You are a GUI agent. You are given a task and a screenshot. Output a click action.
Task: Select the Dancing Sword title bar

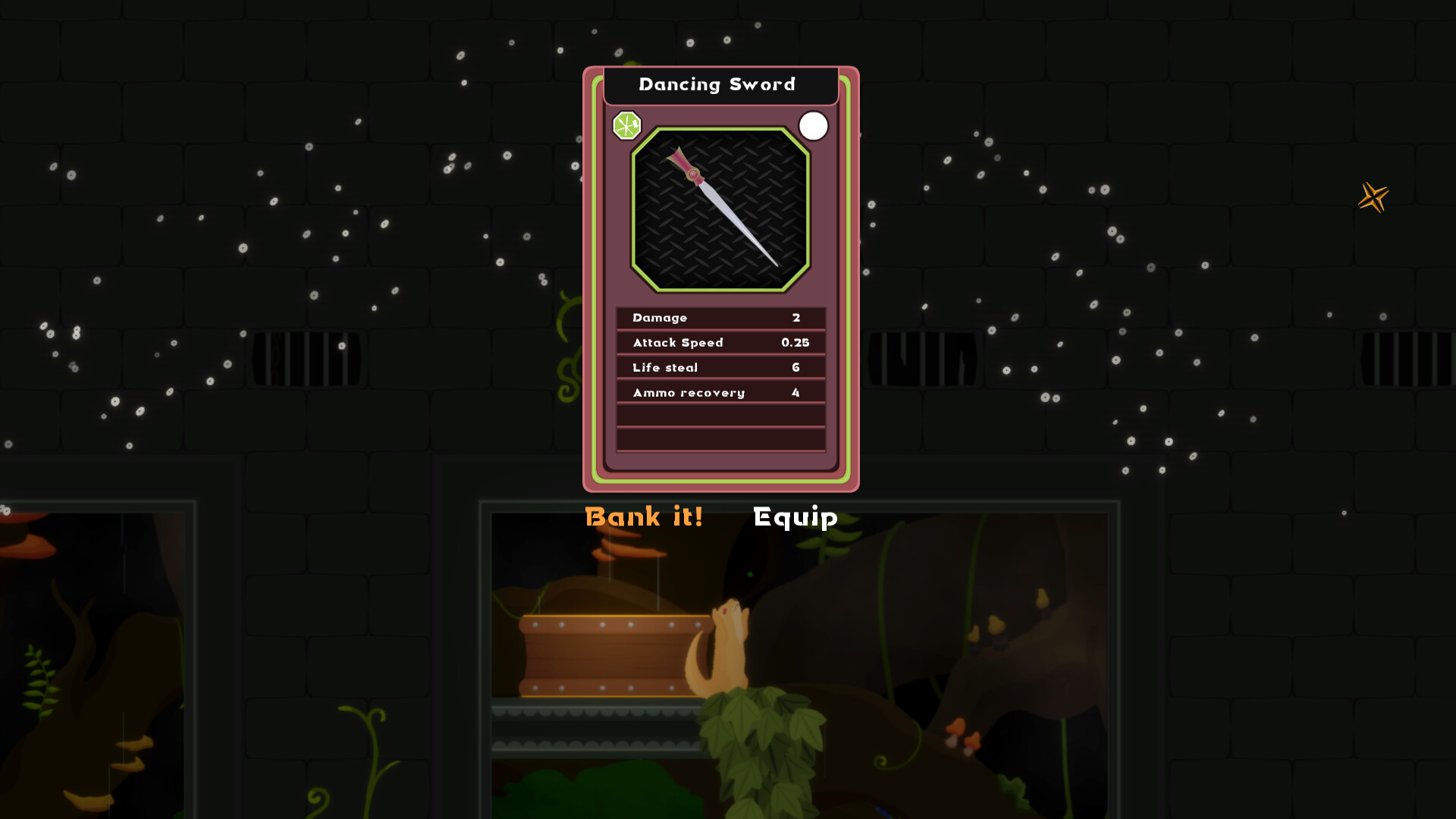click(717, 85)
